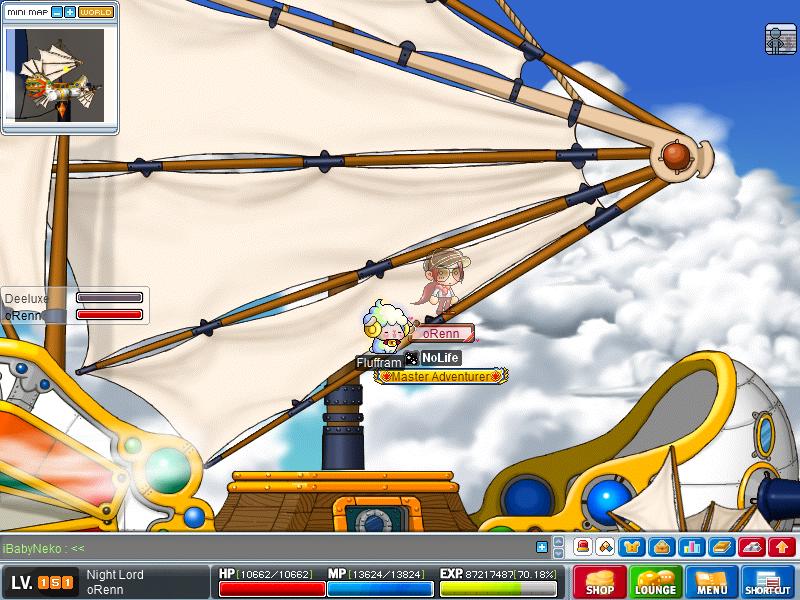Enlarge the minimap with the plus button
Viewport: 800px width, 600px height.
[x=70, y=12]
